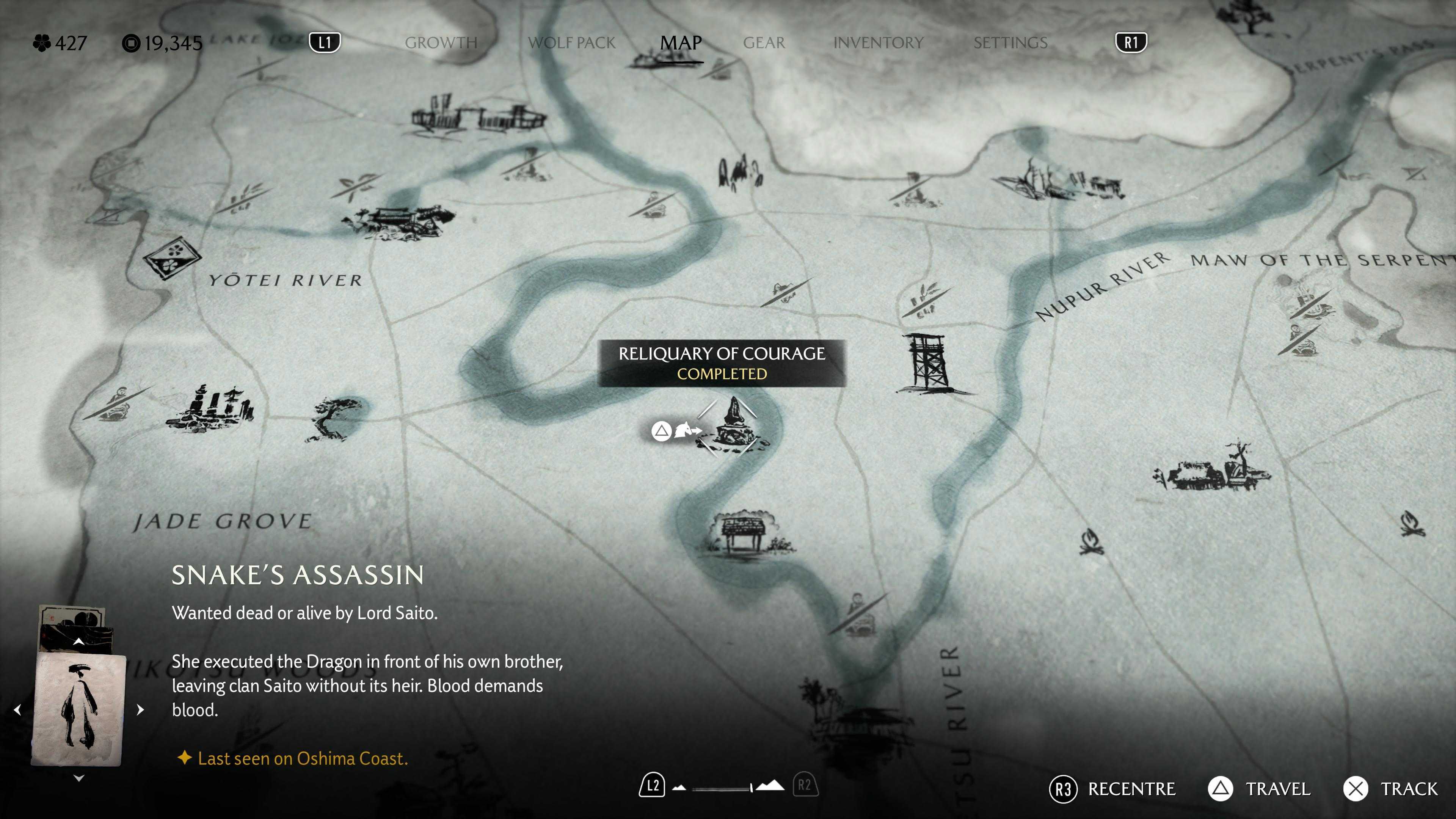1456x819 pixels.
Task: Show the next bounty card with right arrow
Action: coord(140,709)
